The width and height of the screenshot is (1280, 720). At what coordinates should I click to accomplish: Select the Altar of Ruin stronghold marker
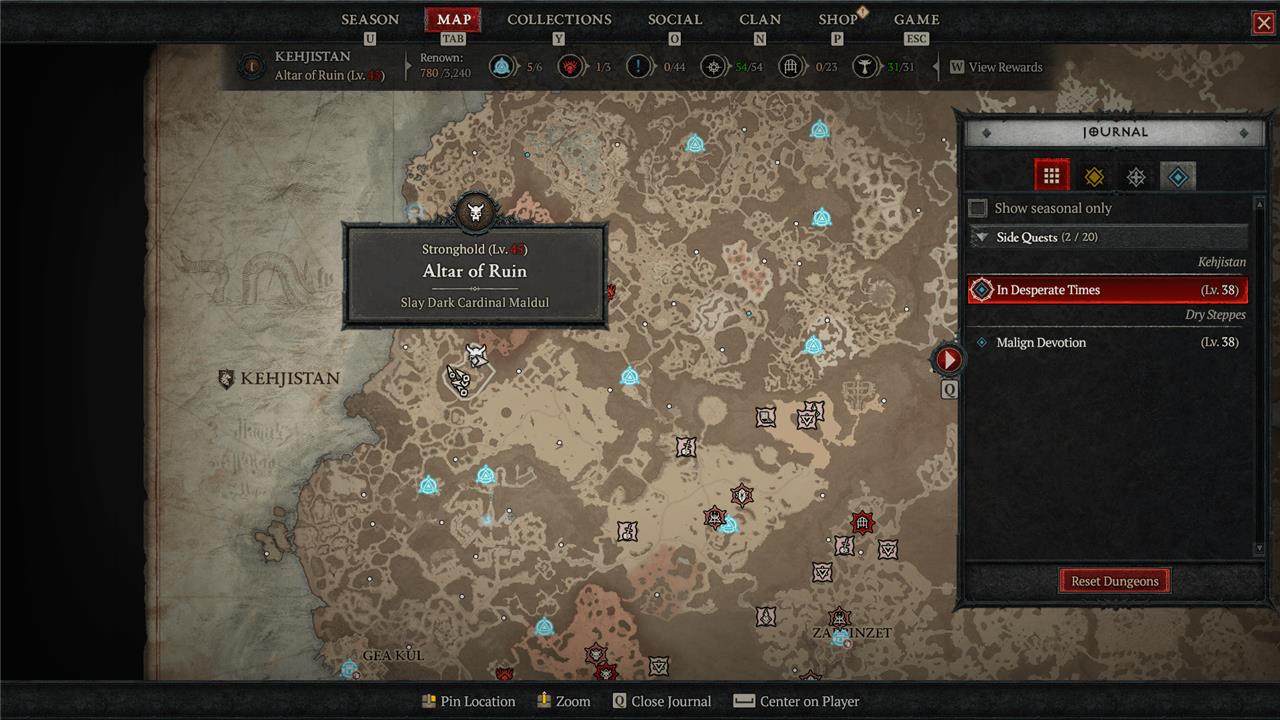click(x=477, y=354)
